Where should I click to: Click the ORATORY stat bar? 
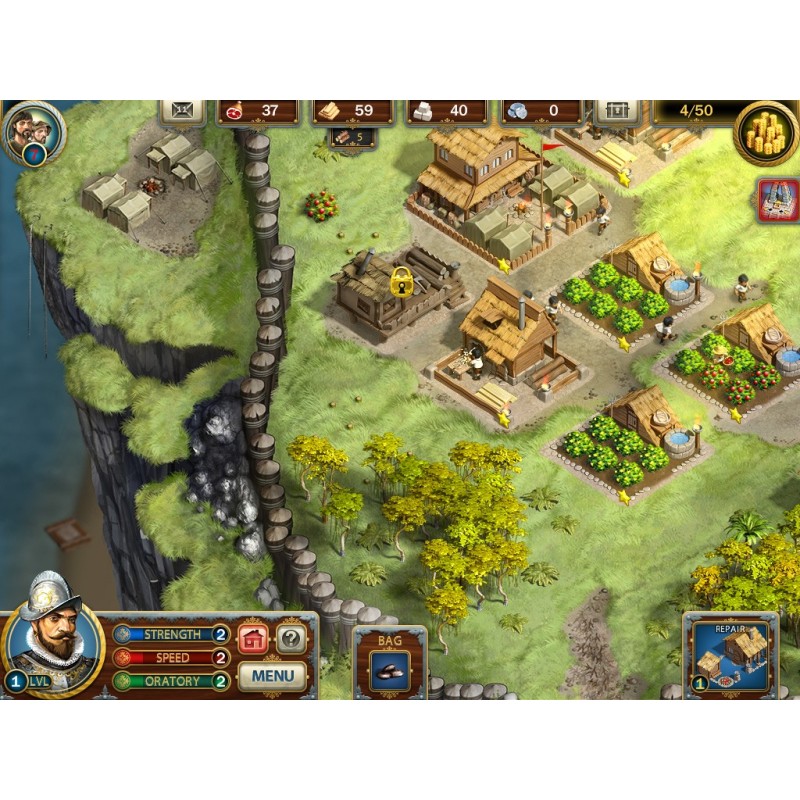point(172,681)
